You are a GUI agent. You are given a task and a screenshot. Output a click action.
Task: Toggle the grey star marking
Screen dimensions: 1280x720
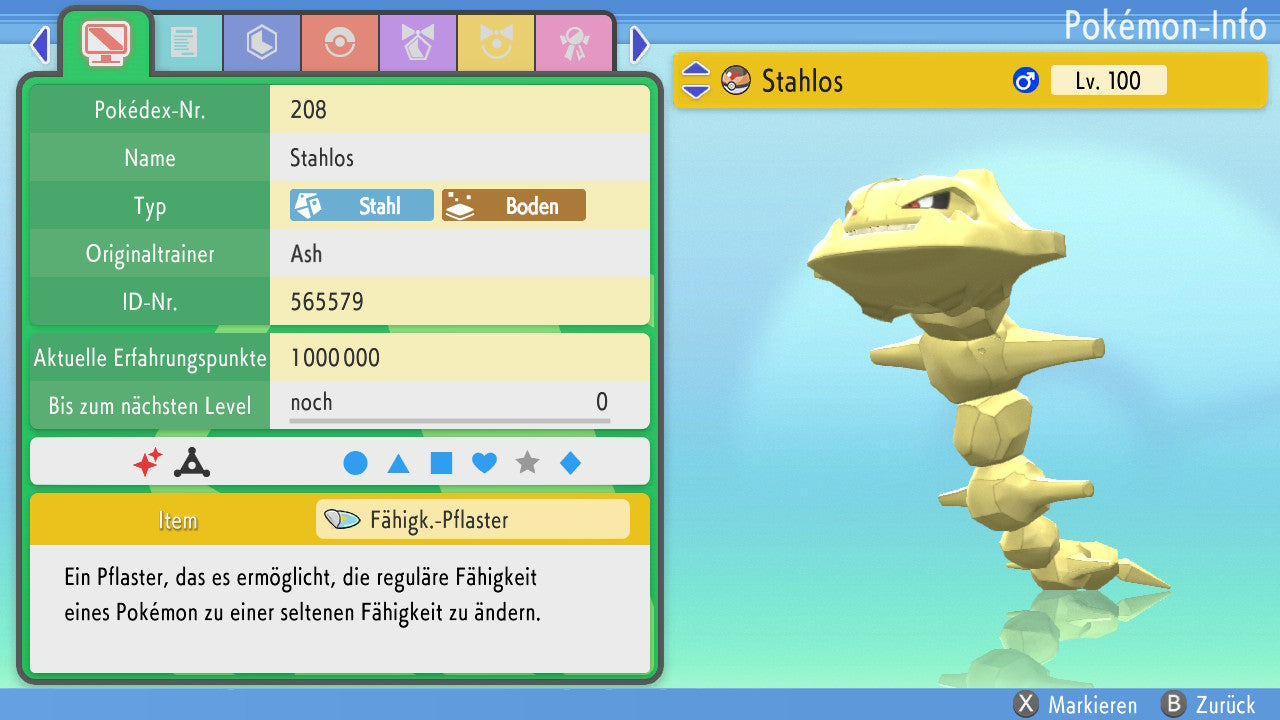pyautogui.click(x=527, y=463)
